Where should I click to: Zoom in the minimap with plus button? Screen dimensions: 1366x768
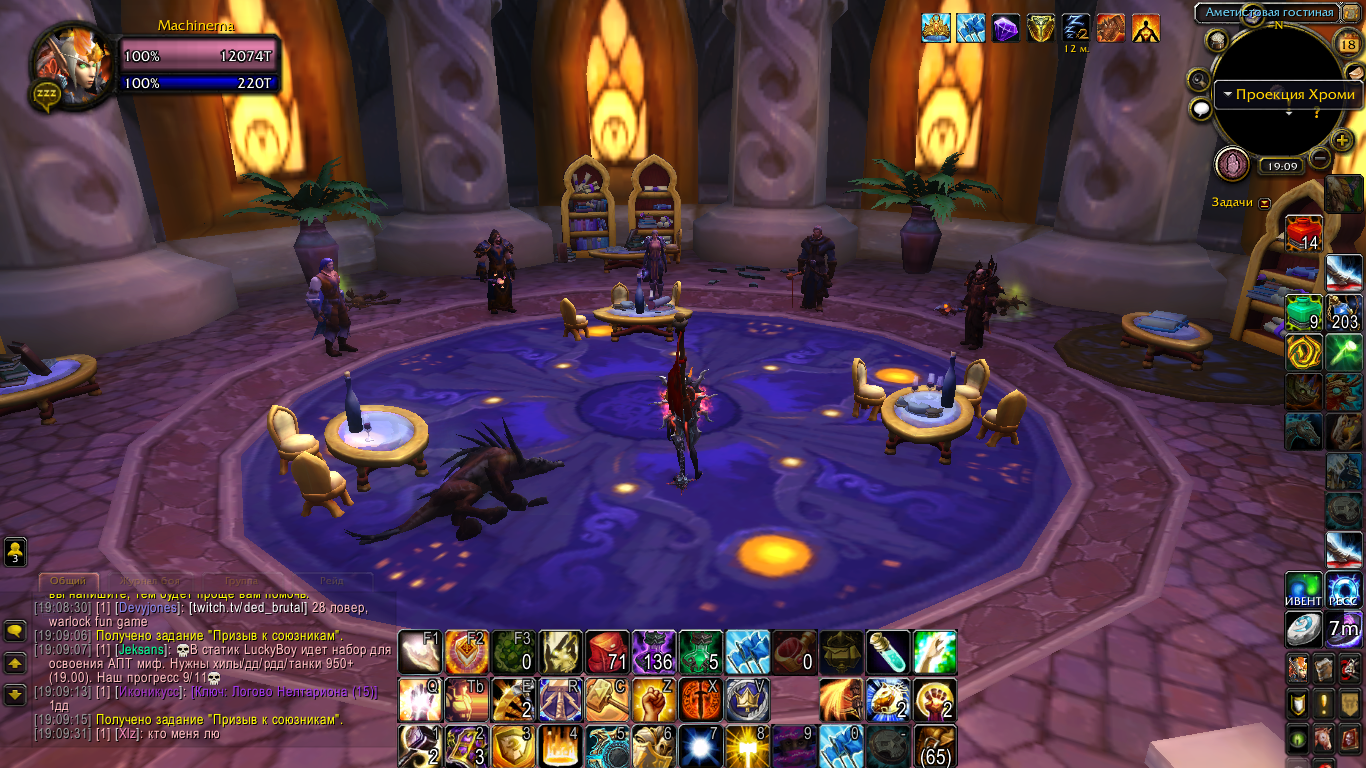[x=1342, y=139]
